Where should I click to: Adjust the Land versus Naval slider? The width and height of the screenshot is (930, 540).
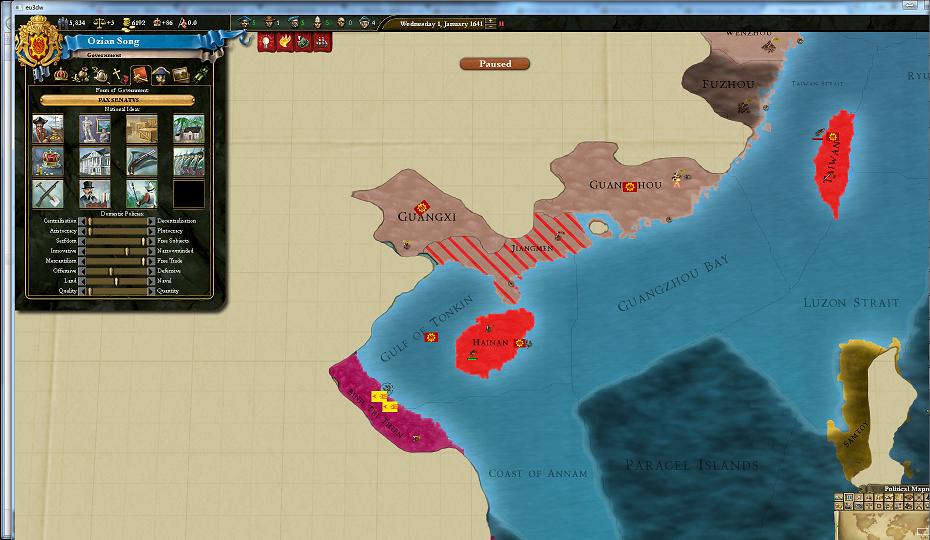(x=117, y=281)
